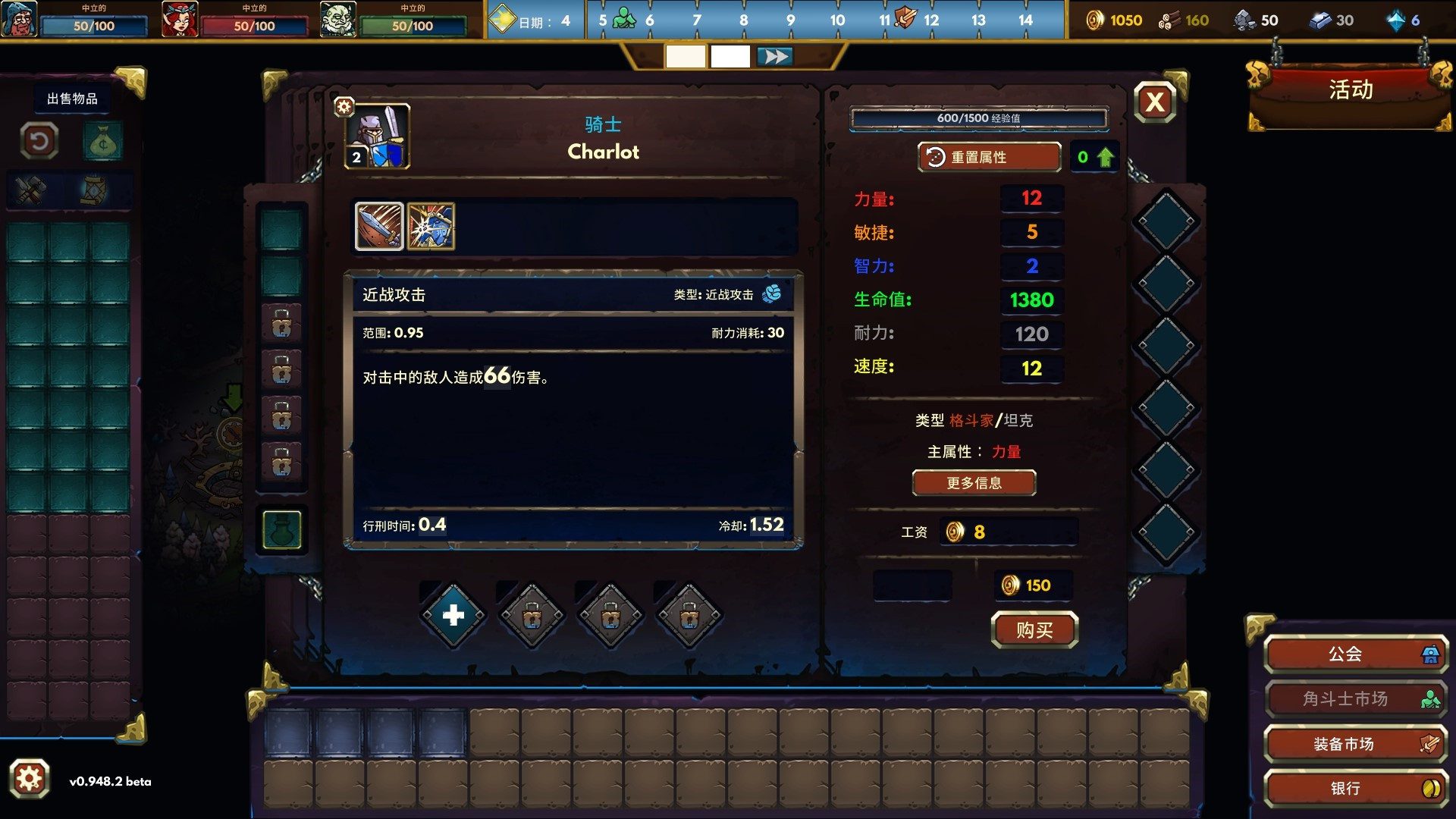Image resolution: width=1456 pixels, height=819 pixels.
Task: Open 更多信息 for more info
Action: (974, 483)
